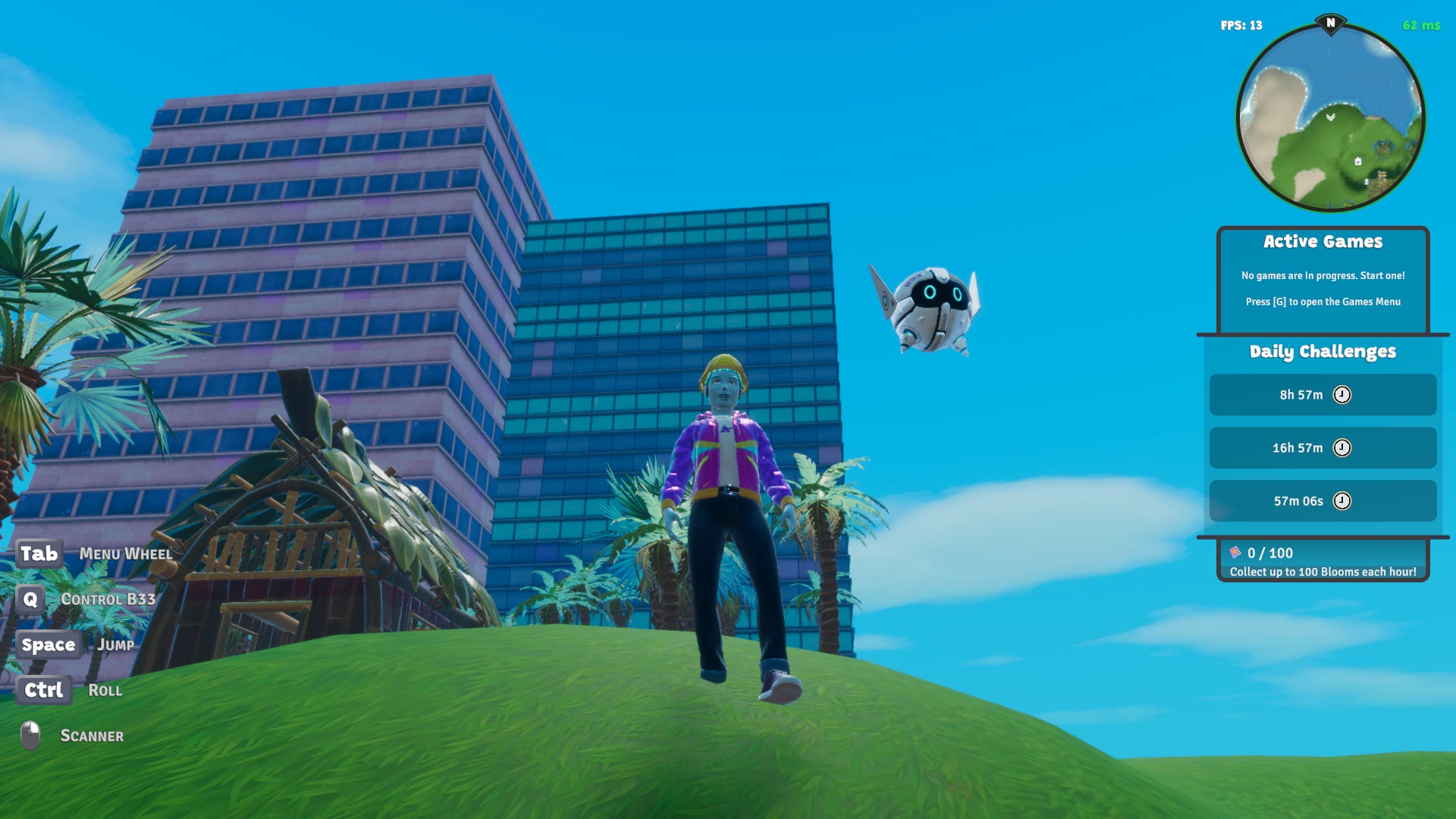Open the 8h 57m daily challenge entry
This screenshot has width=1456, height=819.
coord(1323,395)
